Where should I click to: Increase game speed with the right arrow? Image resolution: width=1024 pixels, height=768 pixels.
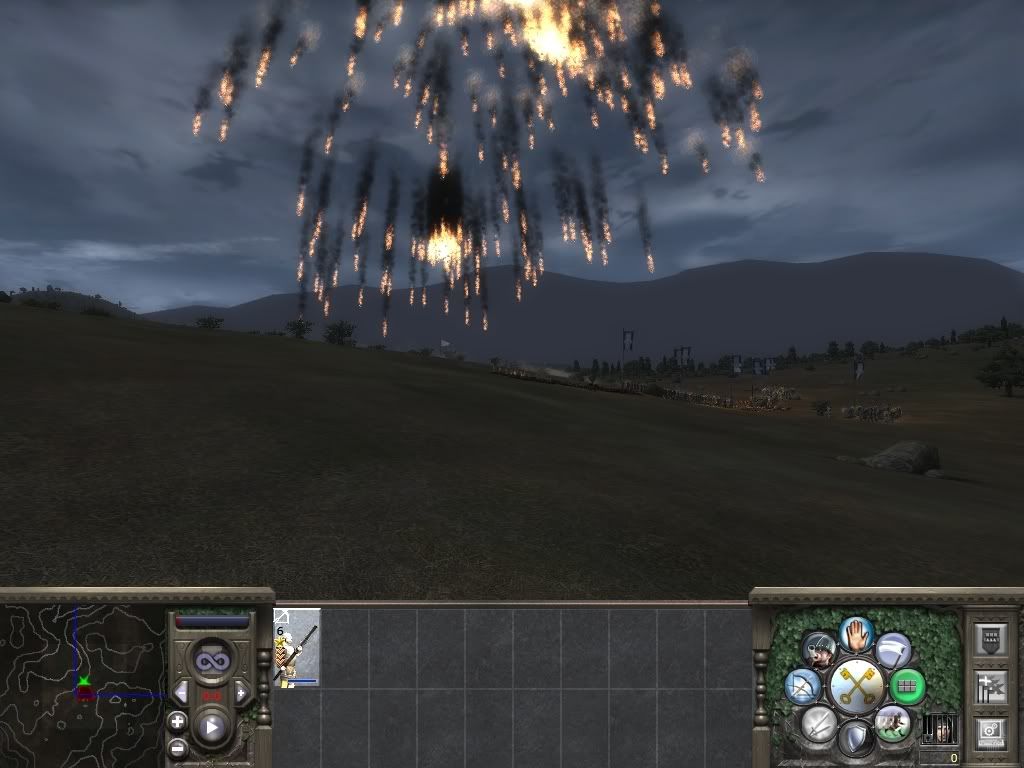240,693
